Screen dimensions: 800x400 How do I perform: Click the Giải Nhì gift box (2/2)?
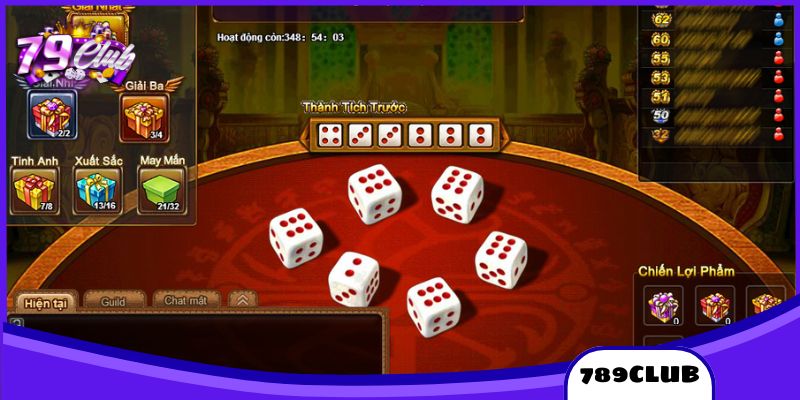49,119
